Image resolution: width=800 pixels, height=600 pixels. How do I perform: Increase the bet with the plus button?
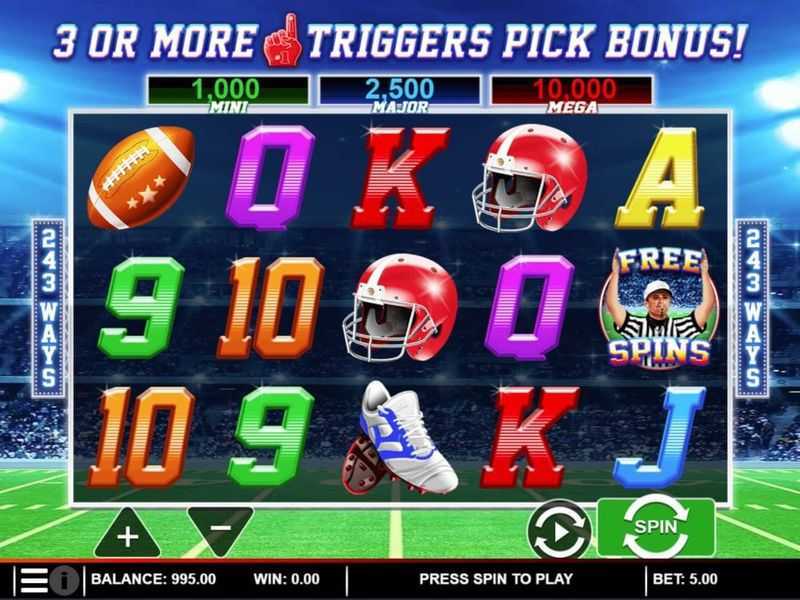tap(127, 534)
